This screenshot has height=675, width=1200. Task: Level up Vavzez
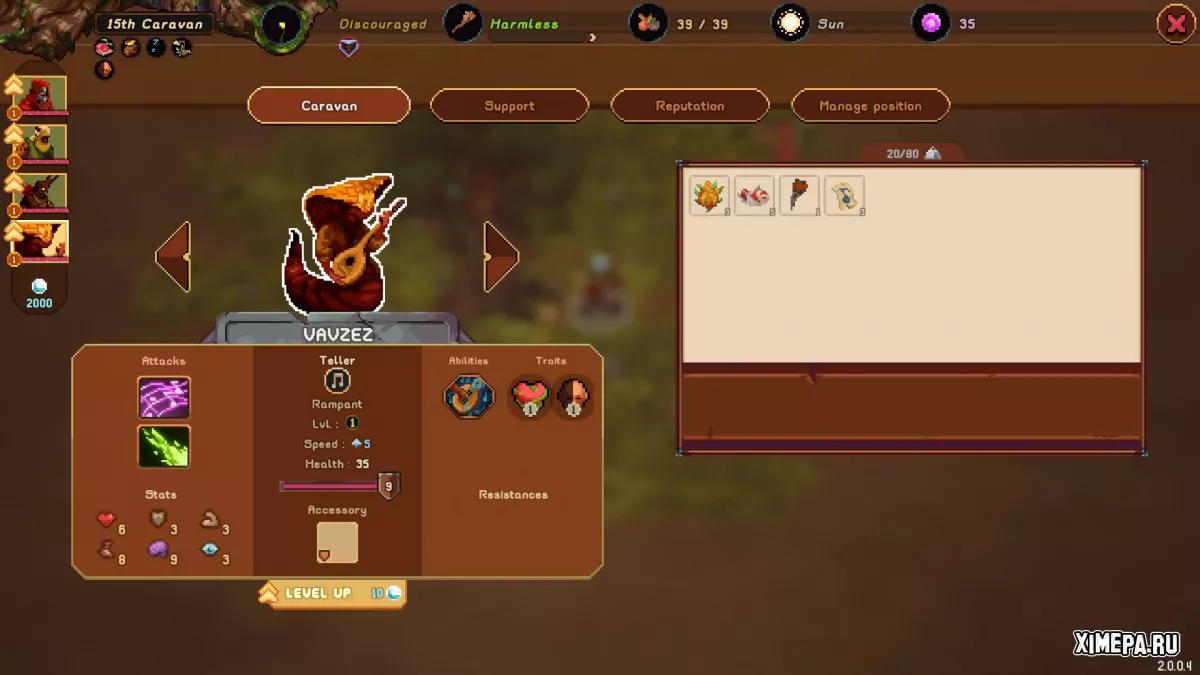332,594
